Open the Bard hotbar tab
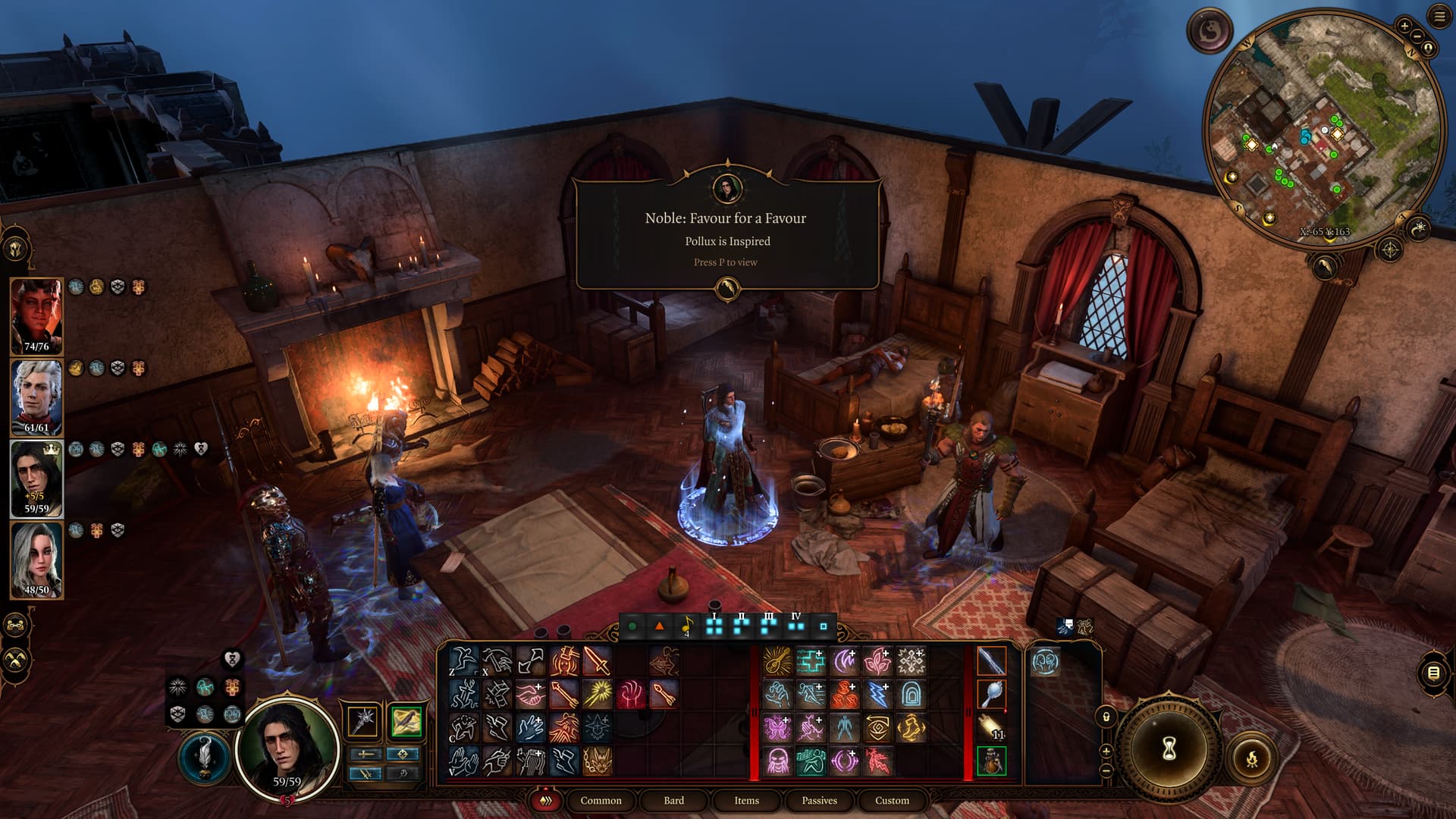Screen dimensions: 1456x819 (673, 800)
